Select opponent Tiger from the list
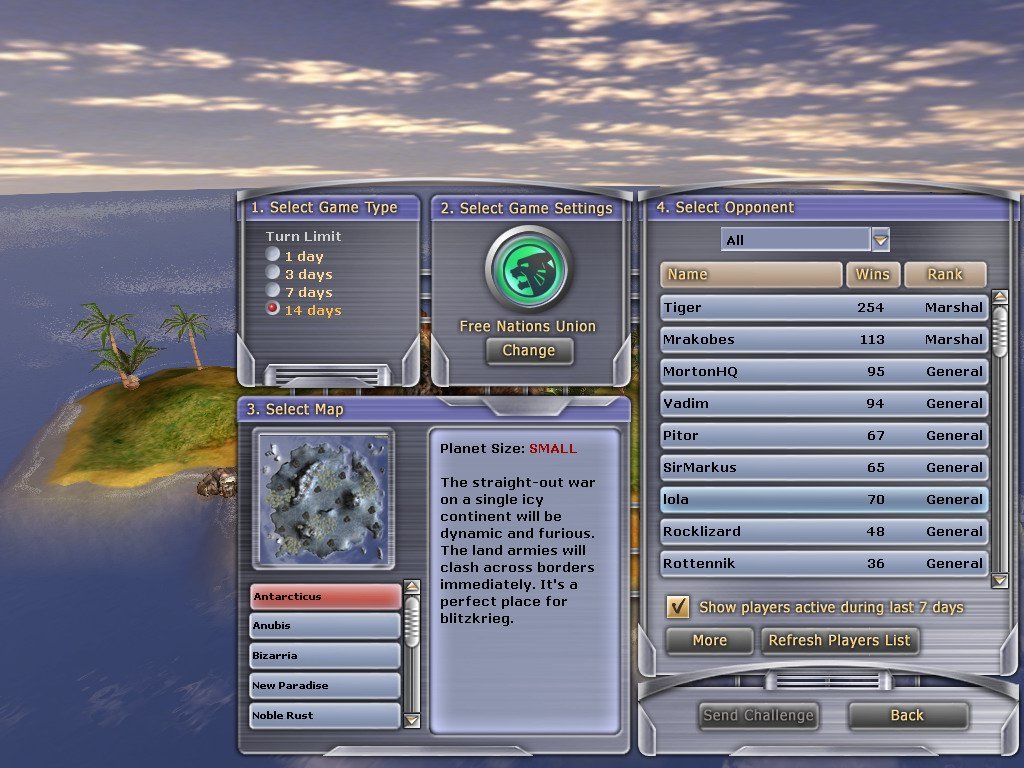 [x=824, y=308]
